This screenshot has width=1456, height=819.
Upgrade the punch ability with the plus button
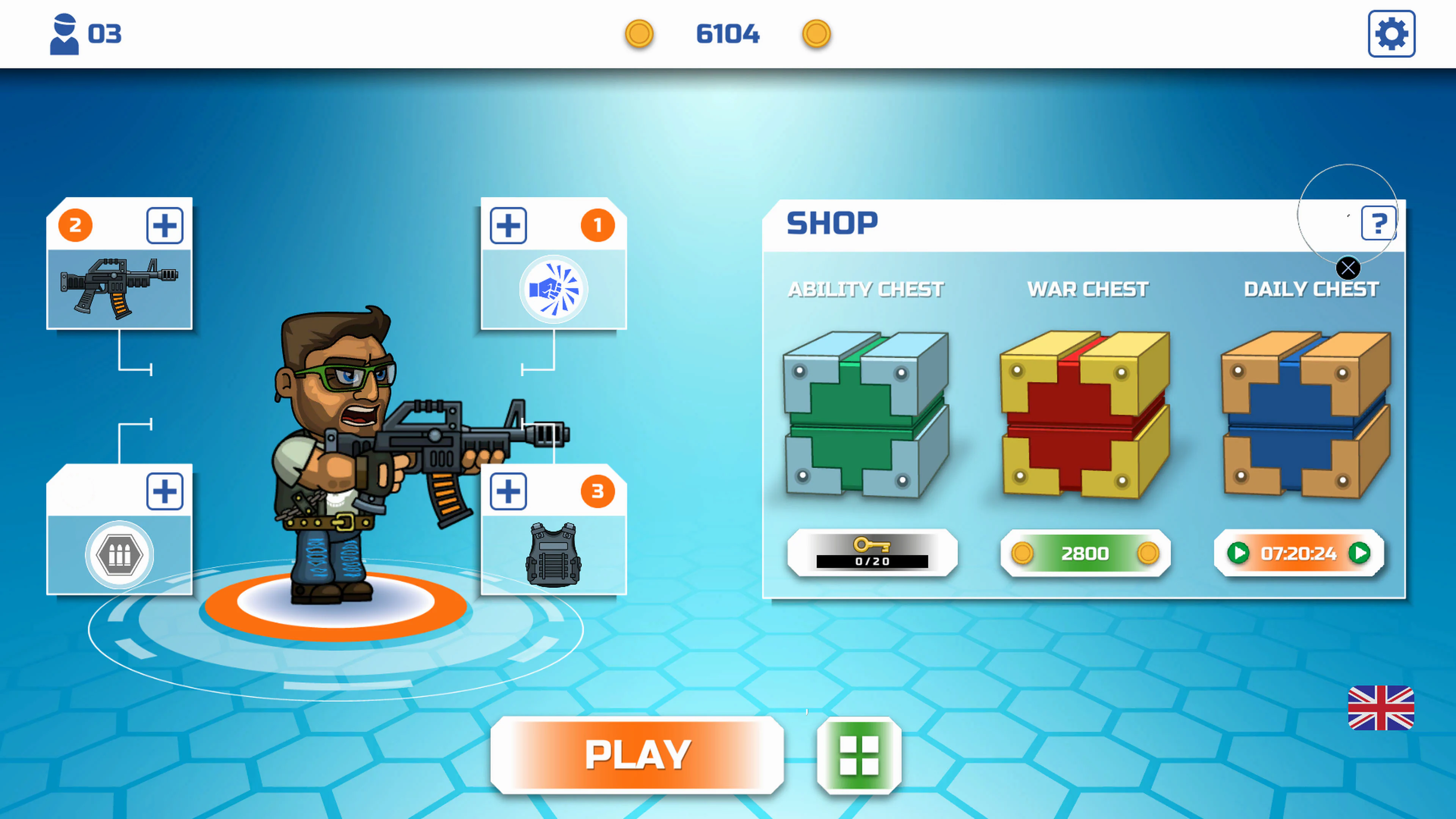click(508, 225)
